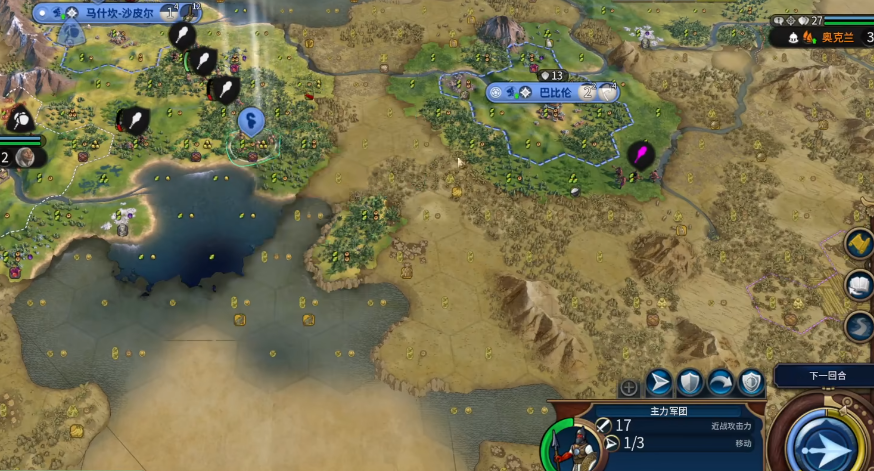
Task: Select the magenta unit flag near 巴比伦
Action: coord(639,155)
